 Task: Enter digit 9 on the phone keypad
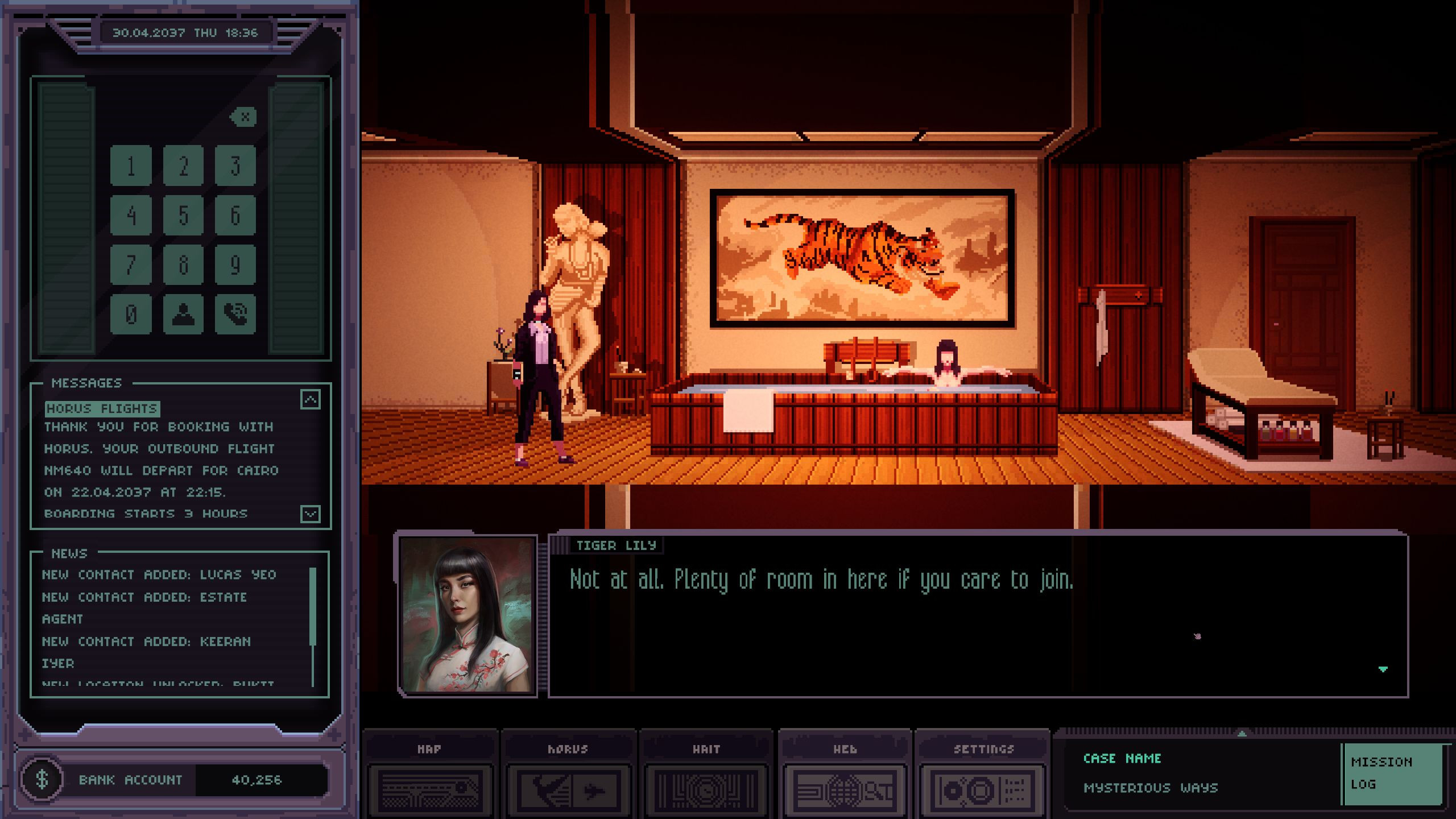pos(235,264)
